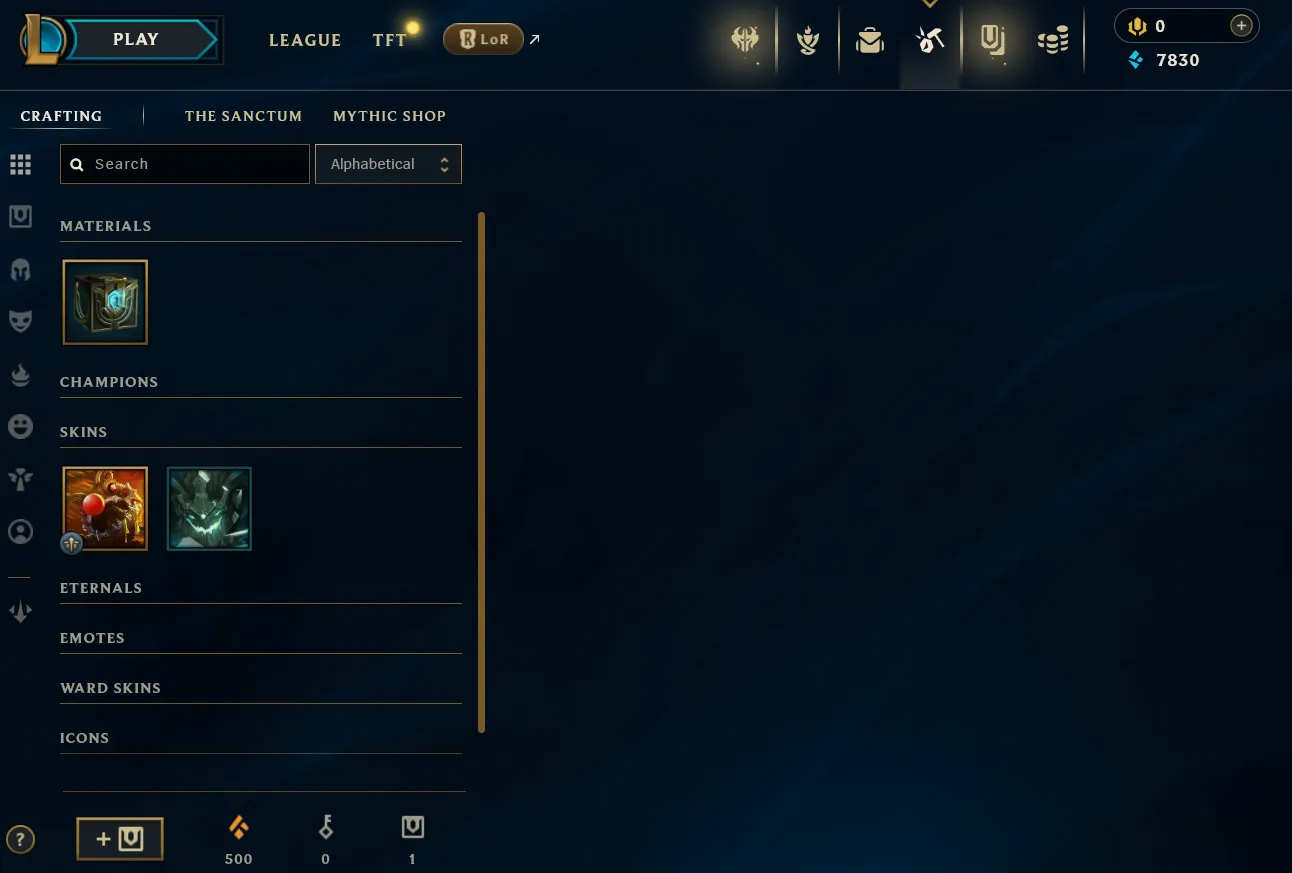Launch Legends of Runeterra via LoR button
1292x873 pixels.
pos(483,40)
